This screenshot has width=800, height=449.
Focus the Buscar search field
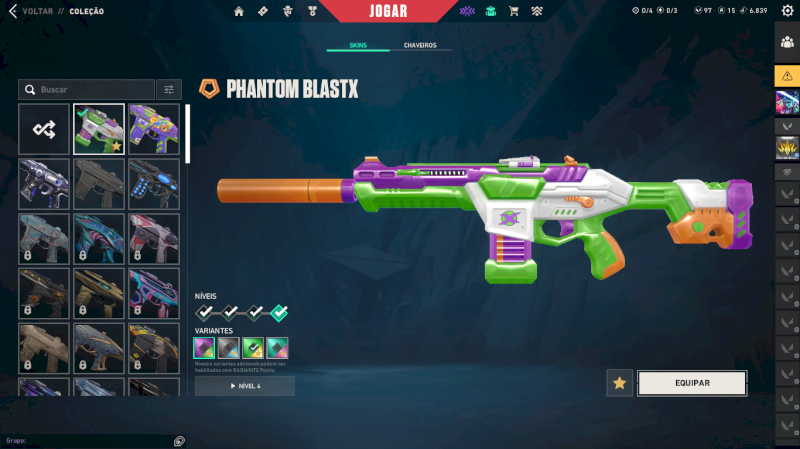(90, 90)
